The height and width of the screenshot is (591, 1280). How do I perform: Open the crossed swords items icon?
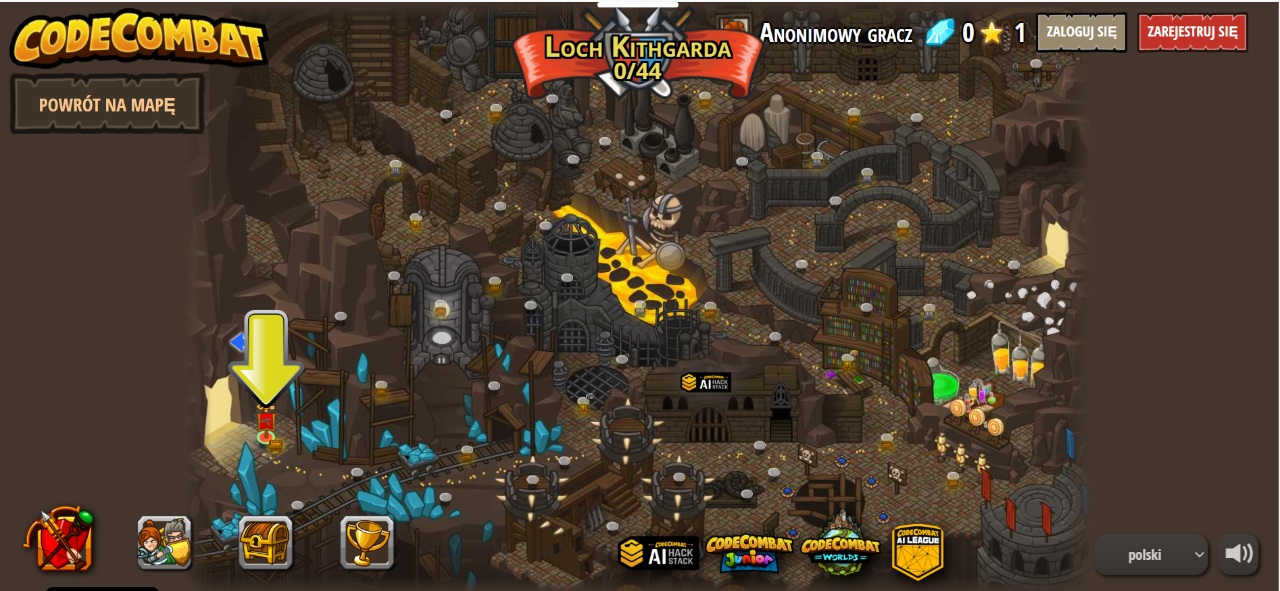coord(61,540)
